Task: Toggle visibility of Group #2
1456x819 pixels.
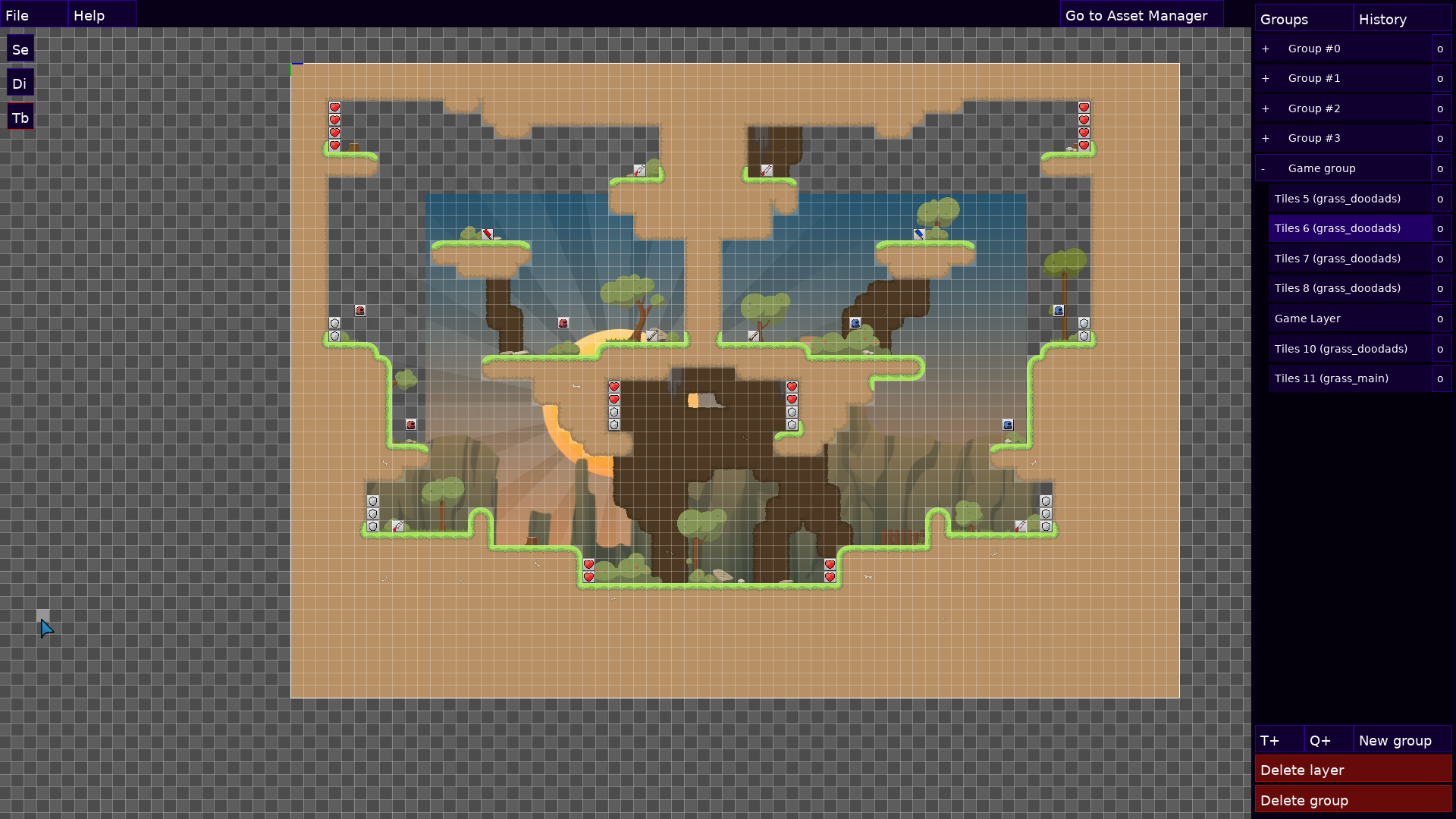Action: point(1441,108)
